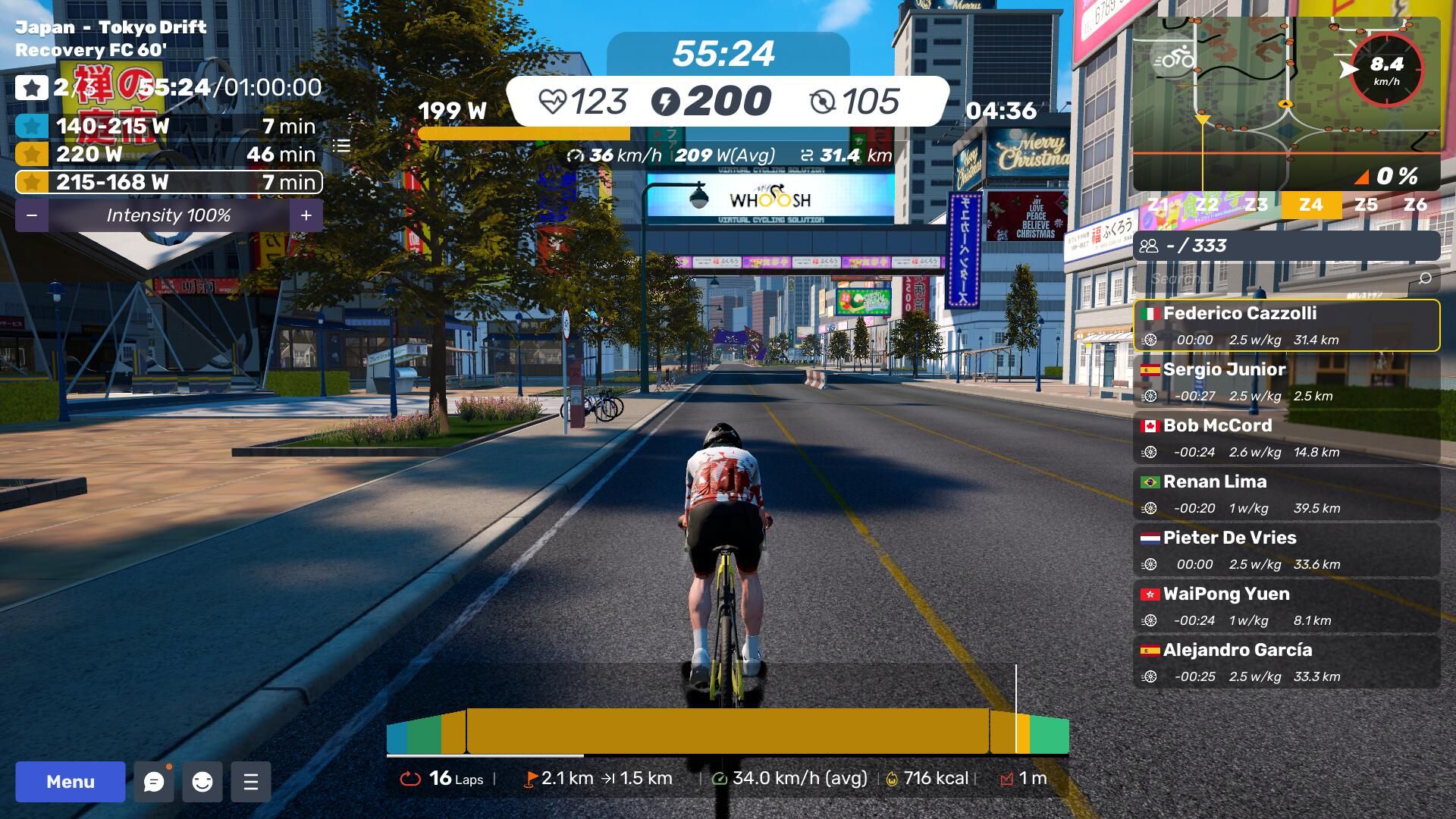Select rider Federico Cazzolli
This screenshot has width=1456, height=819.
[x=1286, y=325]
